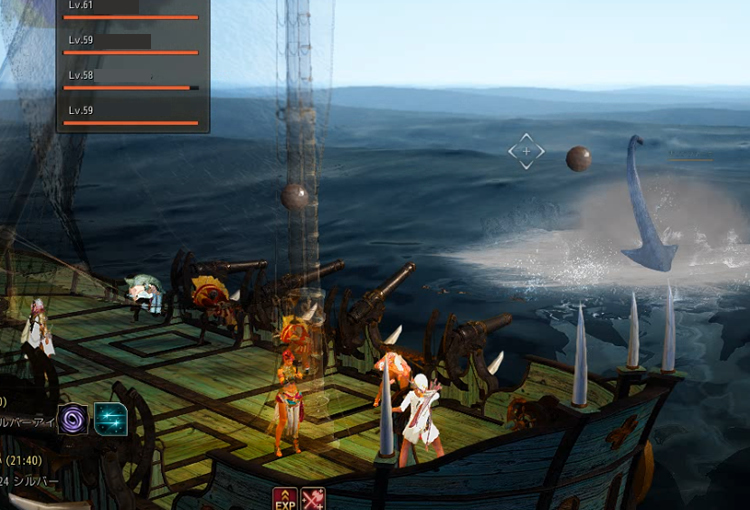Select the Lv.61 party member row
The width and height of the screenshot is (750, 510).
coord(131,10)
